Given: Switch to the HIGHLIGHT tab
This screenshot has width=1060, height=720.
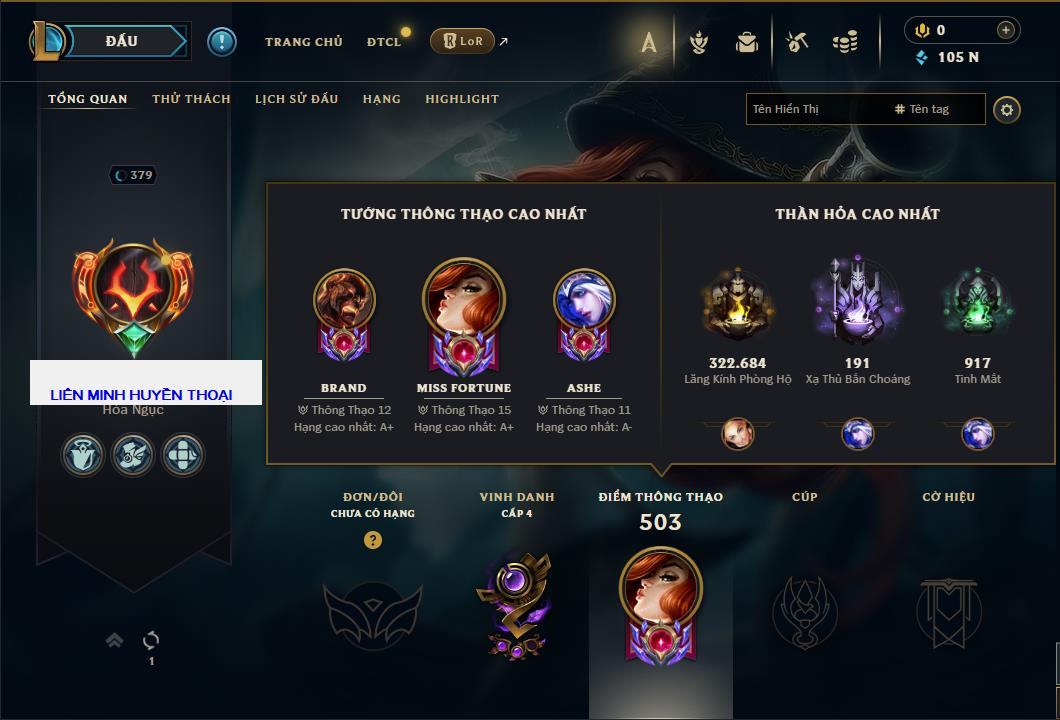Looking at the screenshot, I should (462, 99).
